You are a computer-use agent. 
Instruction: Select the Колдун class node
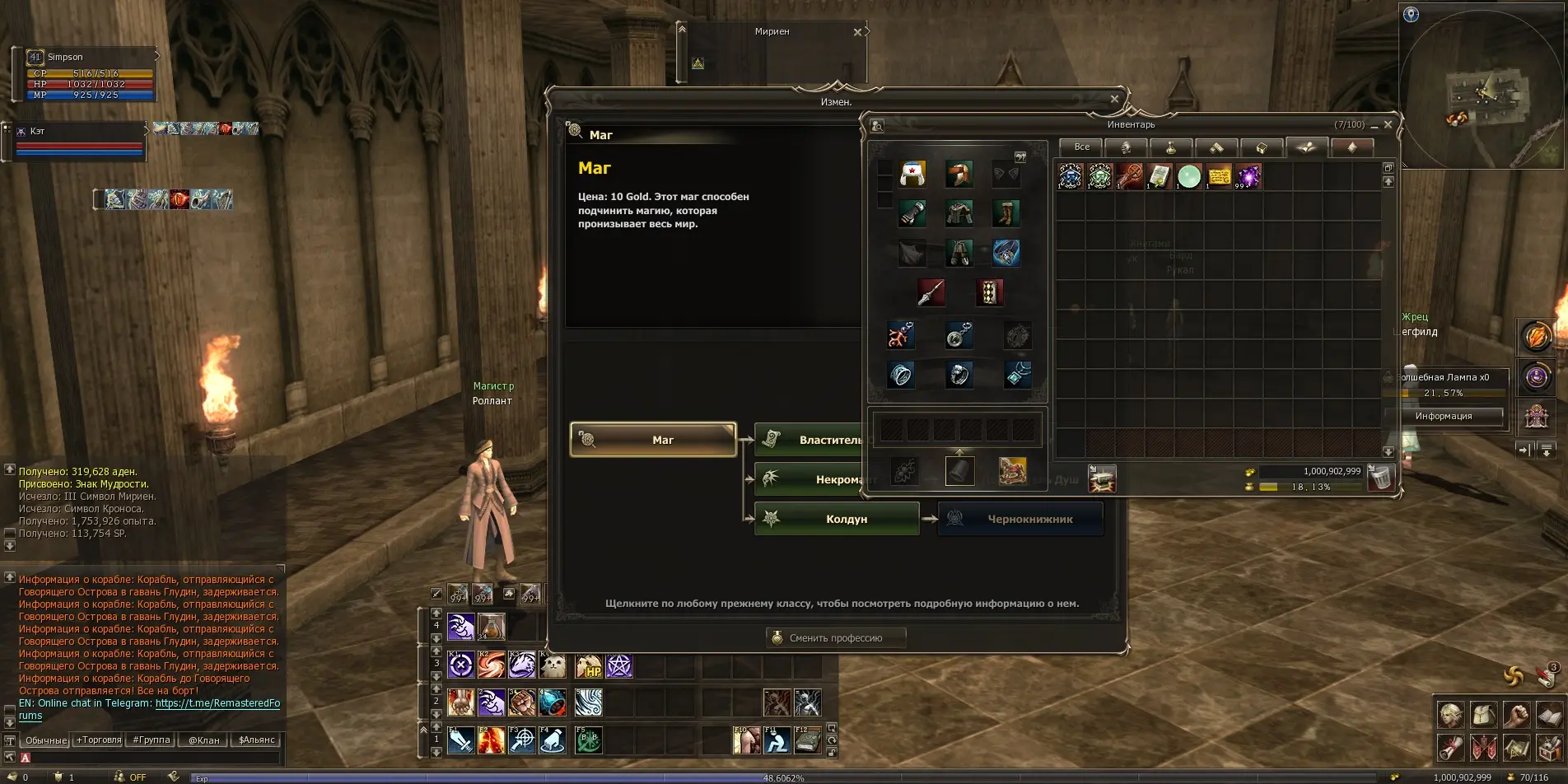tap(837, 519)
